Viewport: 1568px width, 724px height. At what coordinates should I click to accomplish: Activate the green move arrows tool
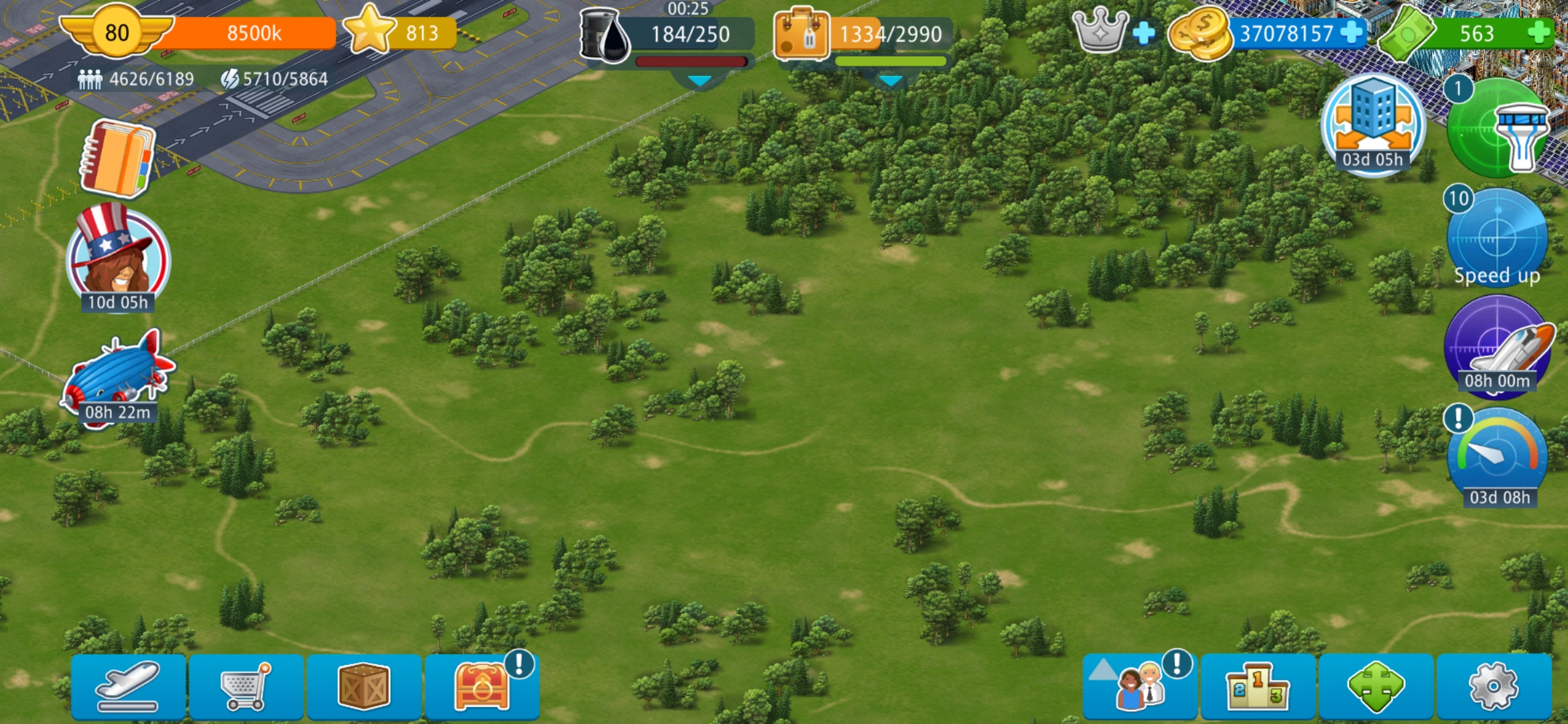pyautogui.click(x=1376, y=686)
